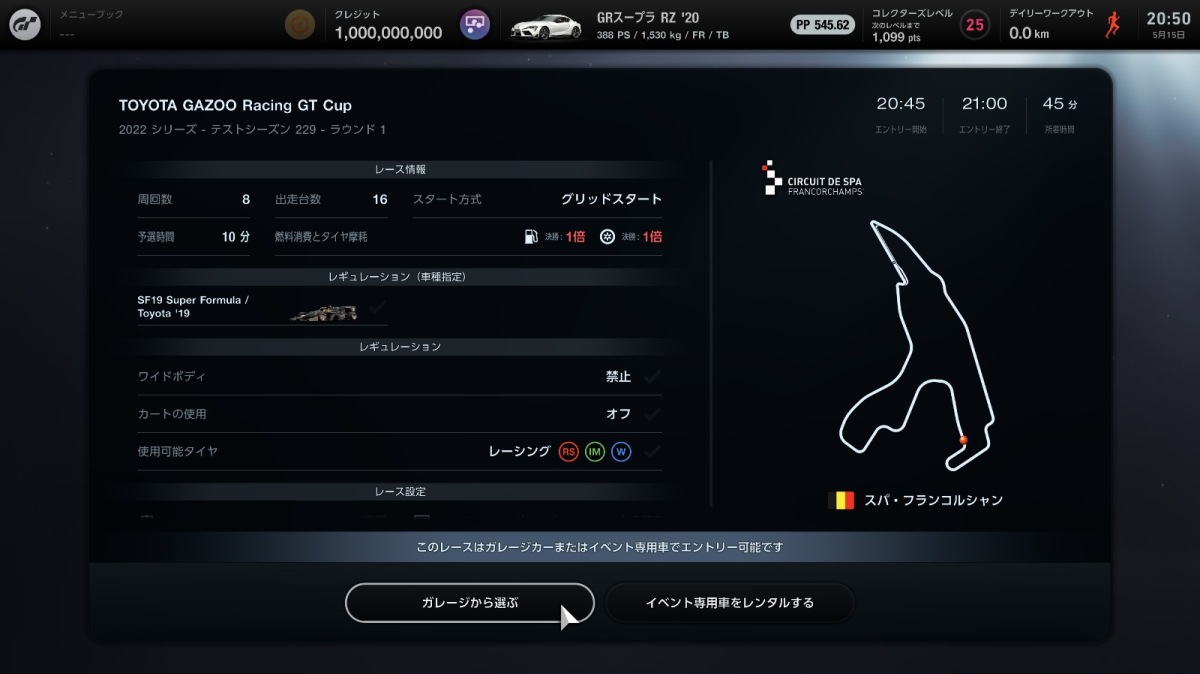
Task: Open the daily workout runner icon
Action: [1113, 25]
